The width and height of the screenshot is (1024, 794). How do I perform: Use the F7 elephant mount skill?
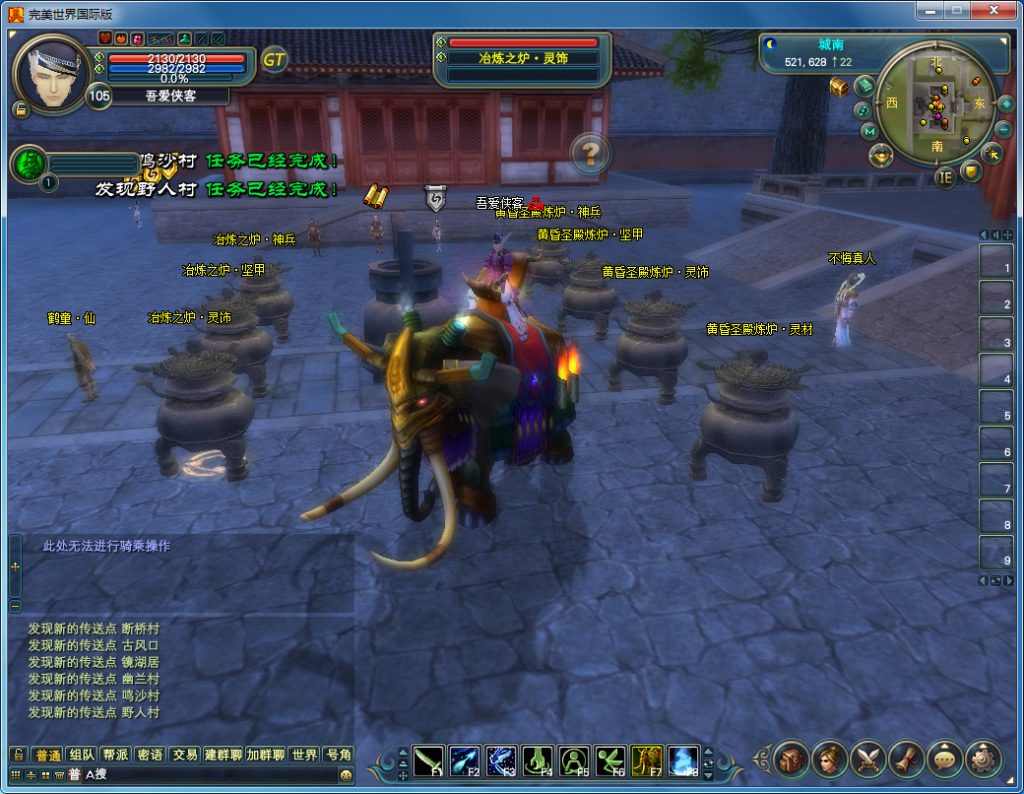click(647, 762)
